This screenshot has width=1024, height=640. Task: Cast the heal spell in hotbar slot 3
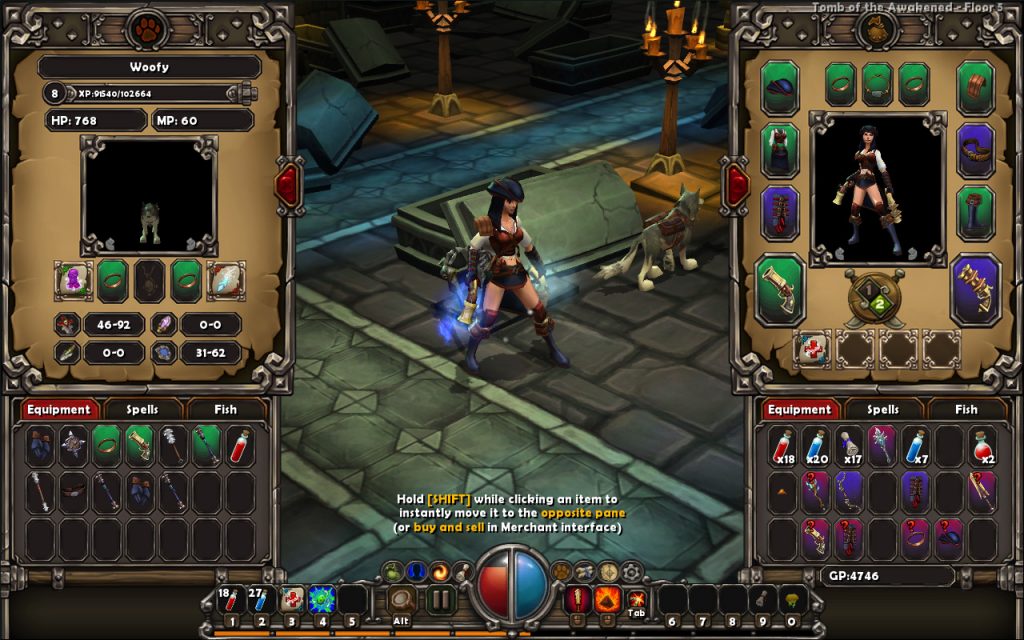pyautogui.click(x=292, y=599)
